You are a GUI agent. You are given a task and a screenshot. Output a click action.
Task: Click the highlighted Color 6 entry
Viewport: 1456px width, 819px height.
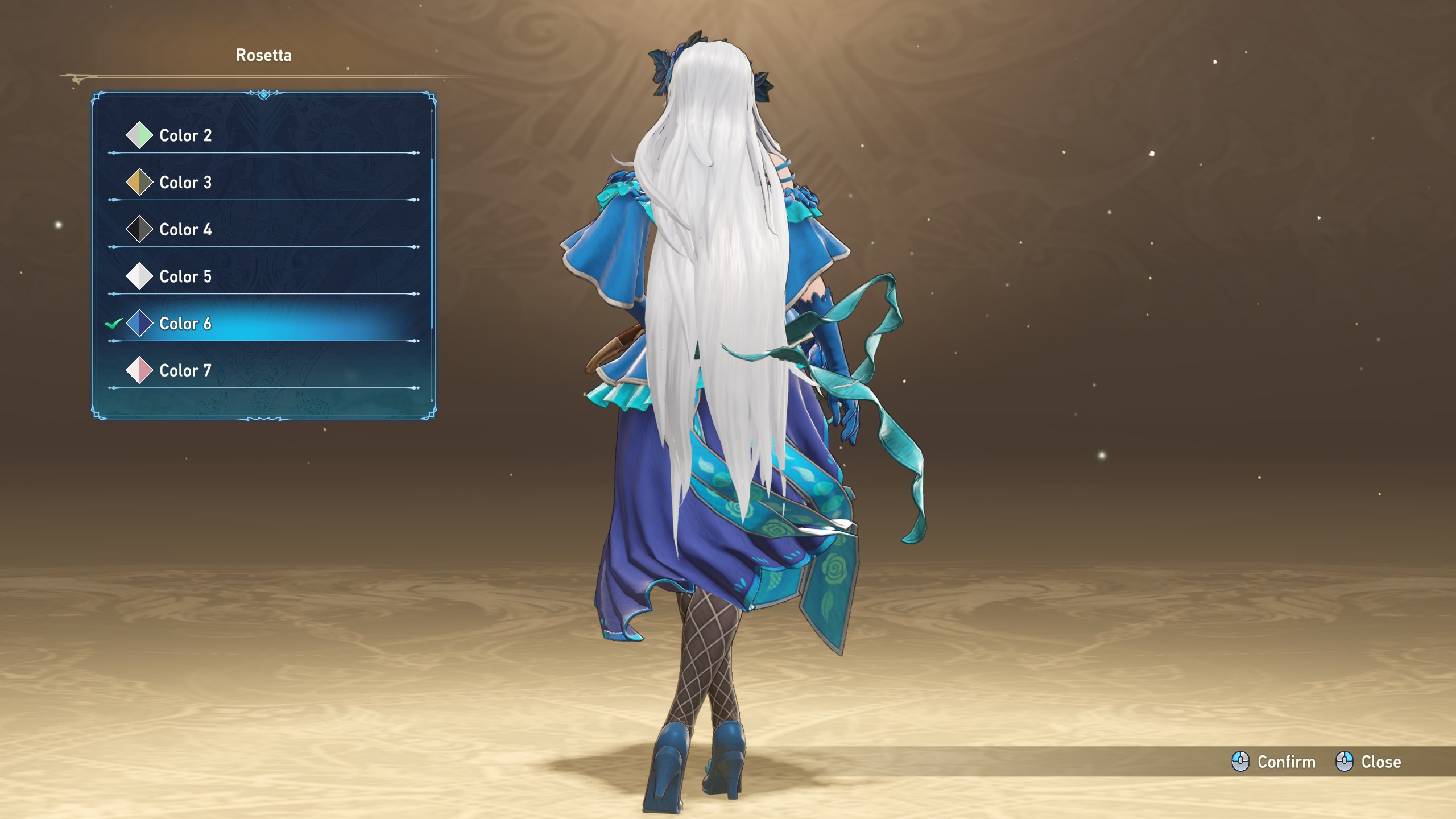(185, 324)
